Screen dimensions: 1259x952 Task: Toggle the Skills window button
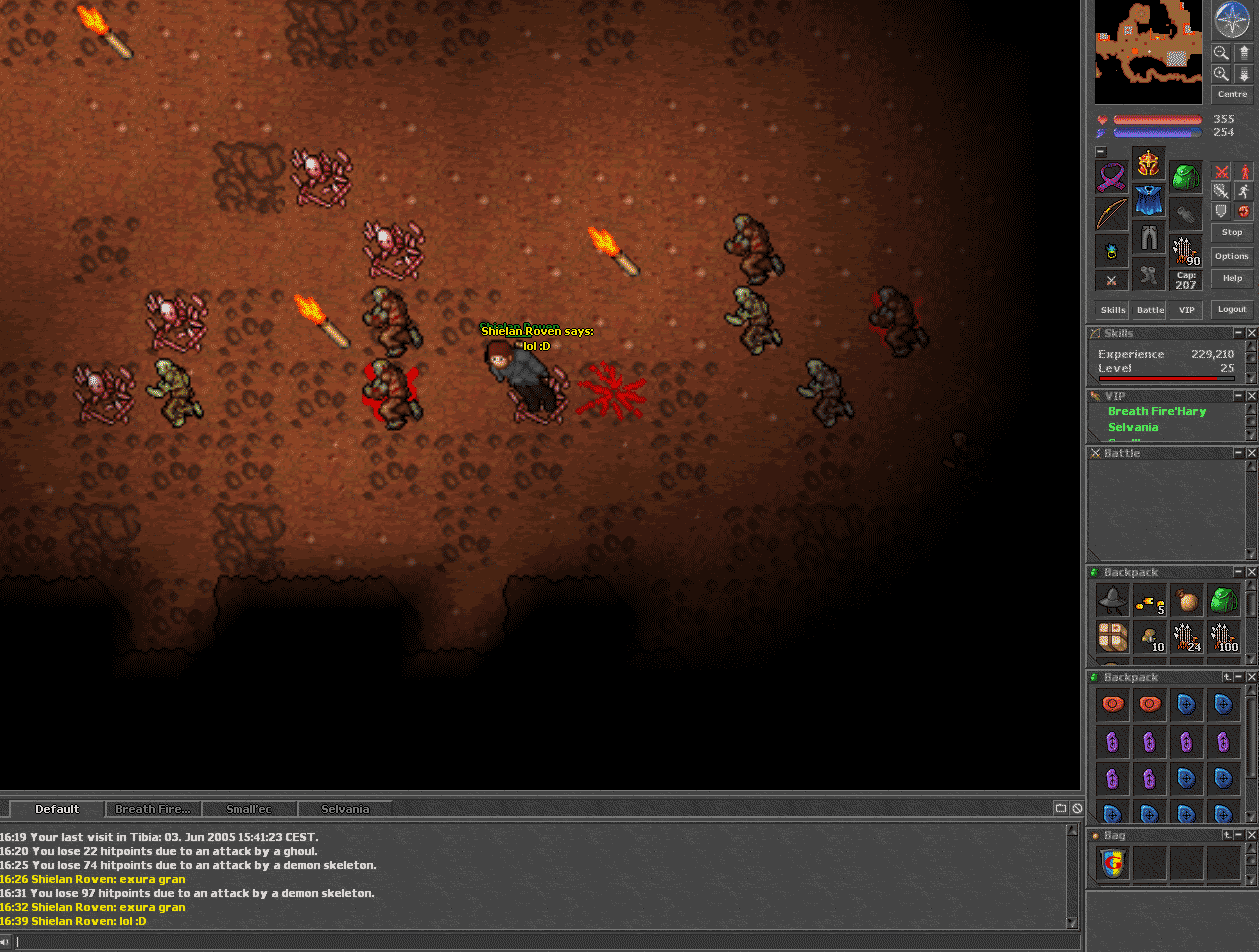pyautogui.click(x=1112, y=310)
